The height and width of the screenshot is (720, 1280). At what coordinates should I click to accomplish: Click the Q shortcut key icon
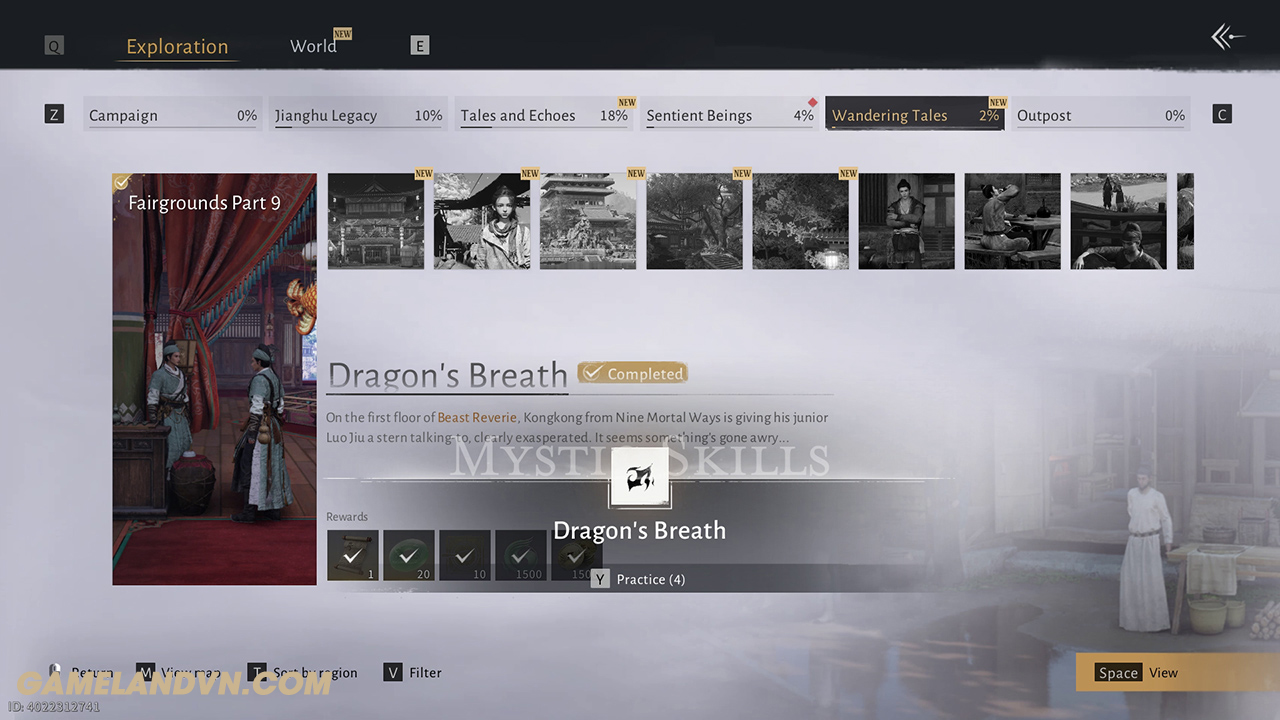pos(53,45)
